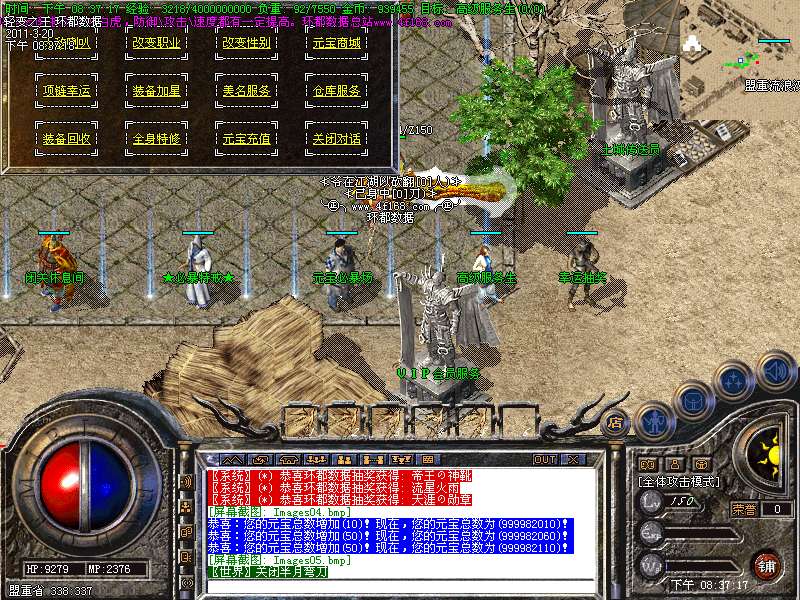This screenshot has width=800, height=600.
Task: Select the 改变性别 (change gender) option
Action: tap(246, 42)
